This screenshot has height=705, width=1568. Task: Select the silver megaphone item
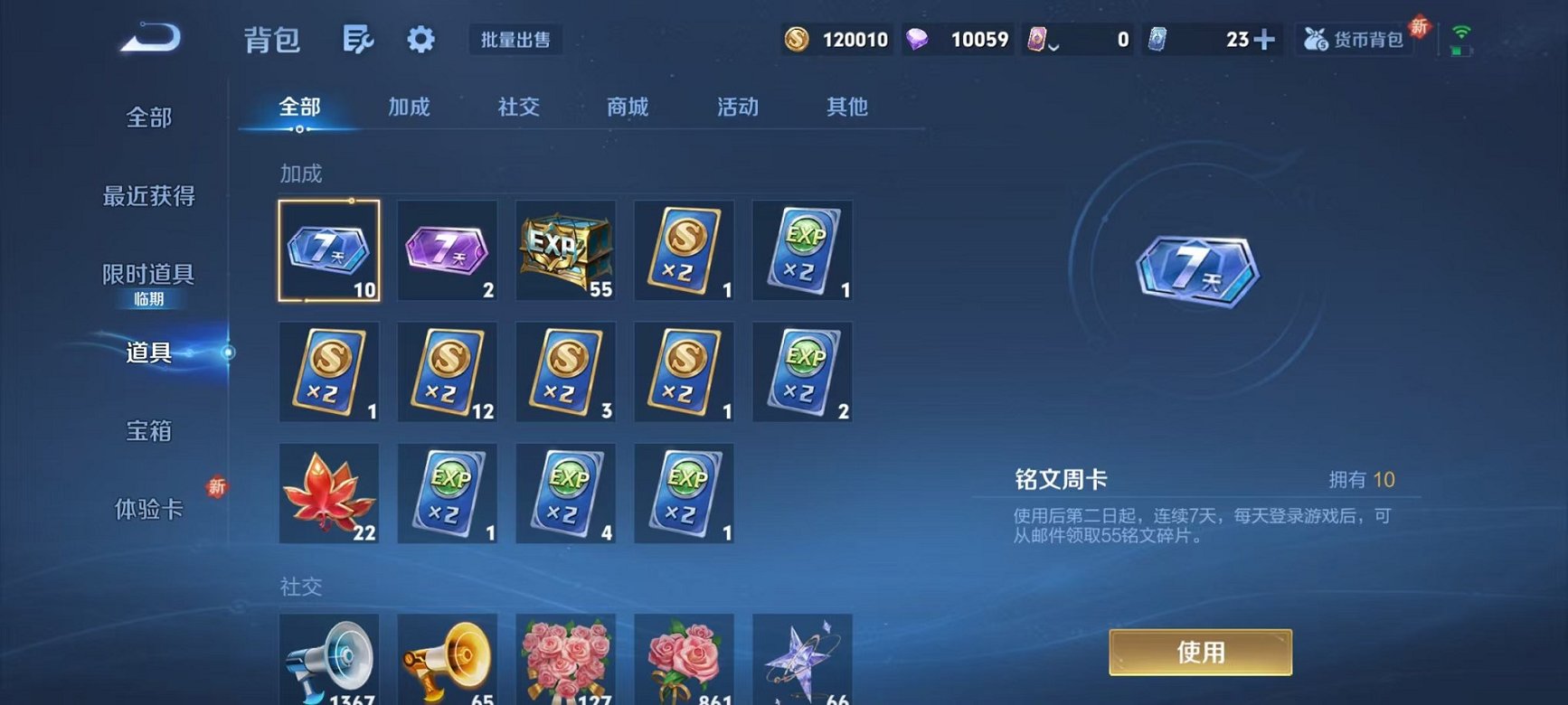[x=329, y=658]
